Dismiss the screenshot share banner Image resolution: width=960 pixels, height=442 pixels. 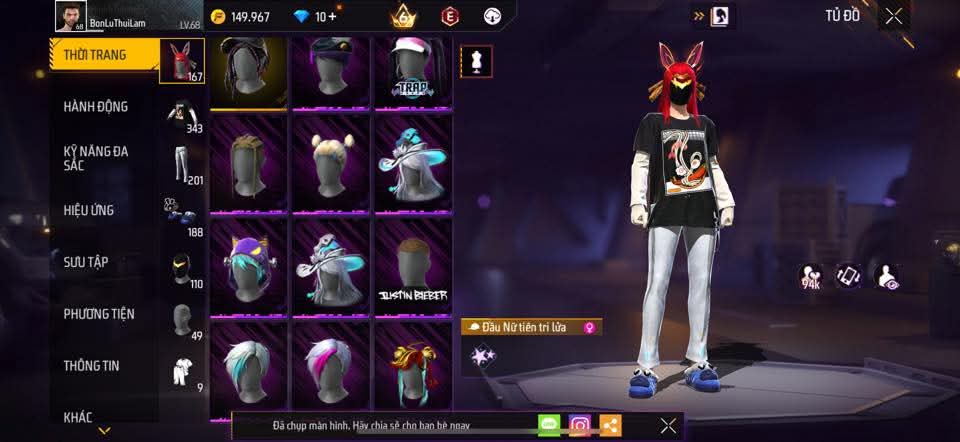[x=668, y=425]
